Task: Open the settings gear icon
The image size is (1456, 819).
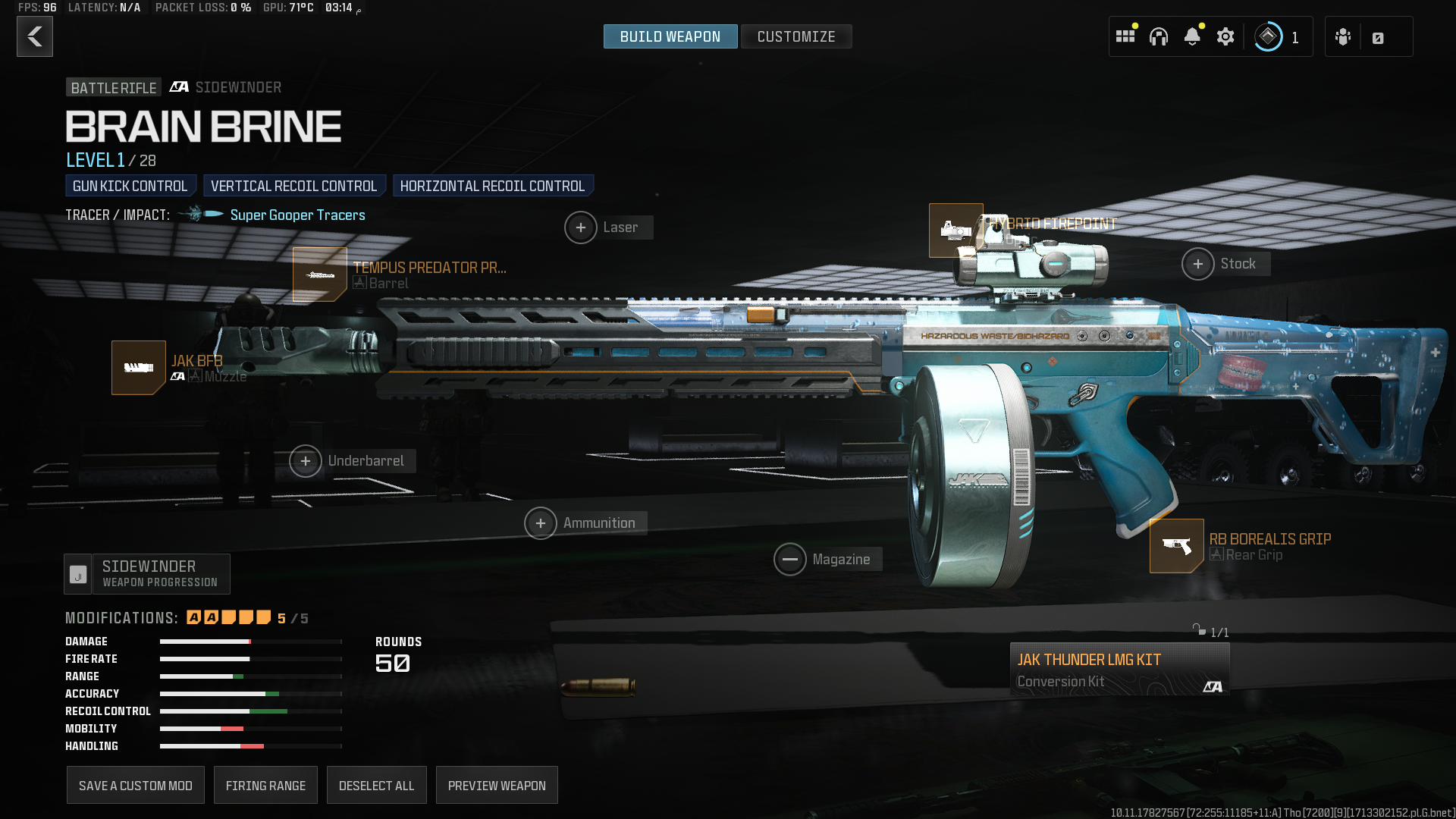Action: 1225,36
